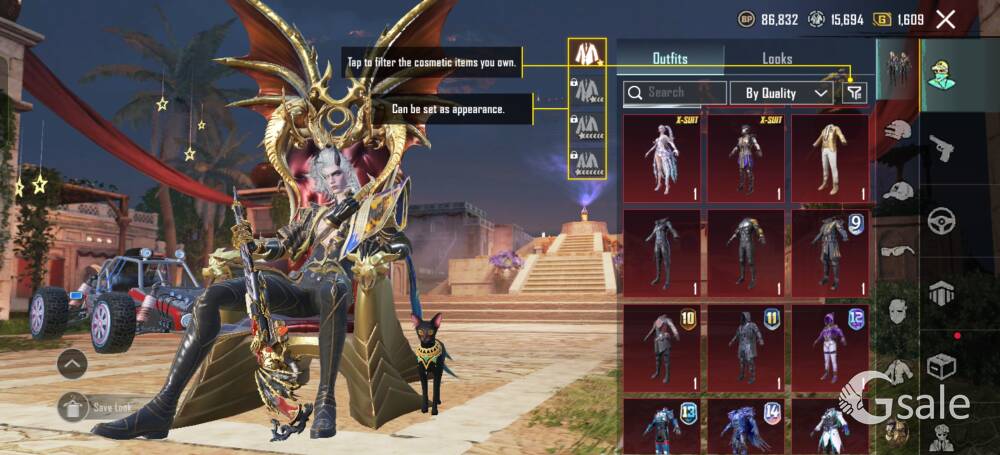Select the outfit with the number 14 badge

[745, 427]
